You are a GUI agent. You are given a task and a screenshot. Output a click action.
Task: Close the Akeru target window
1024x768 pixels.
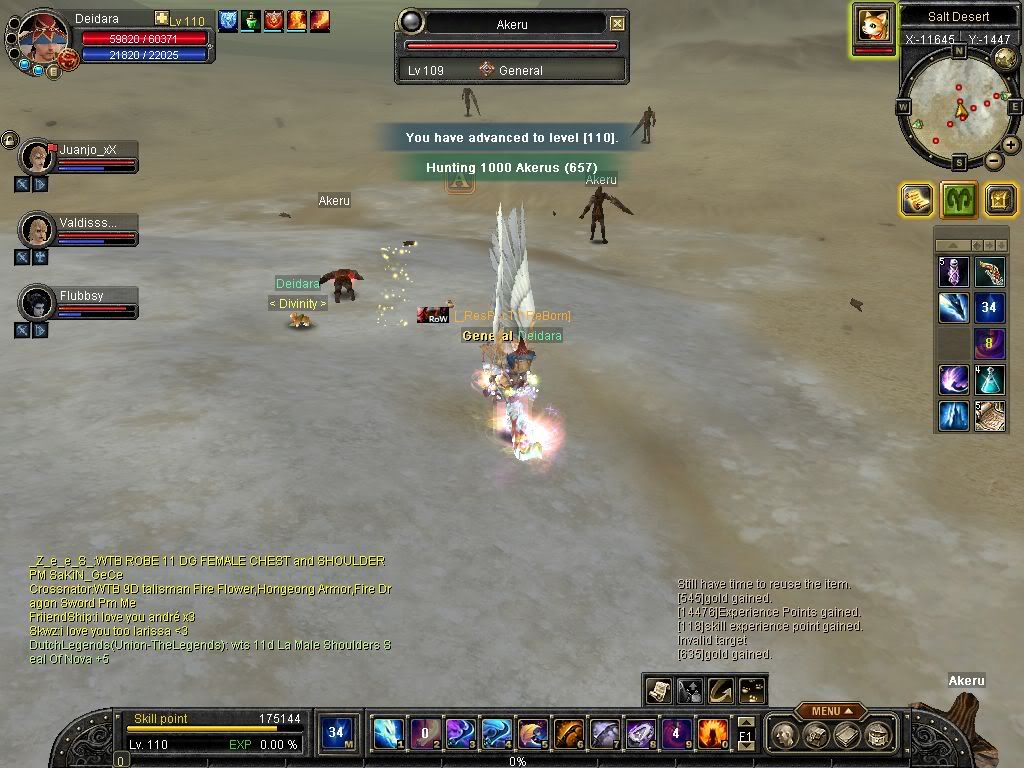617,23
